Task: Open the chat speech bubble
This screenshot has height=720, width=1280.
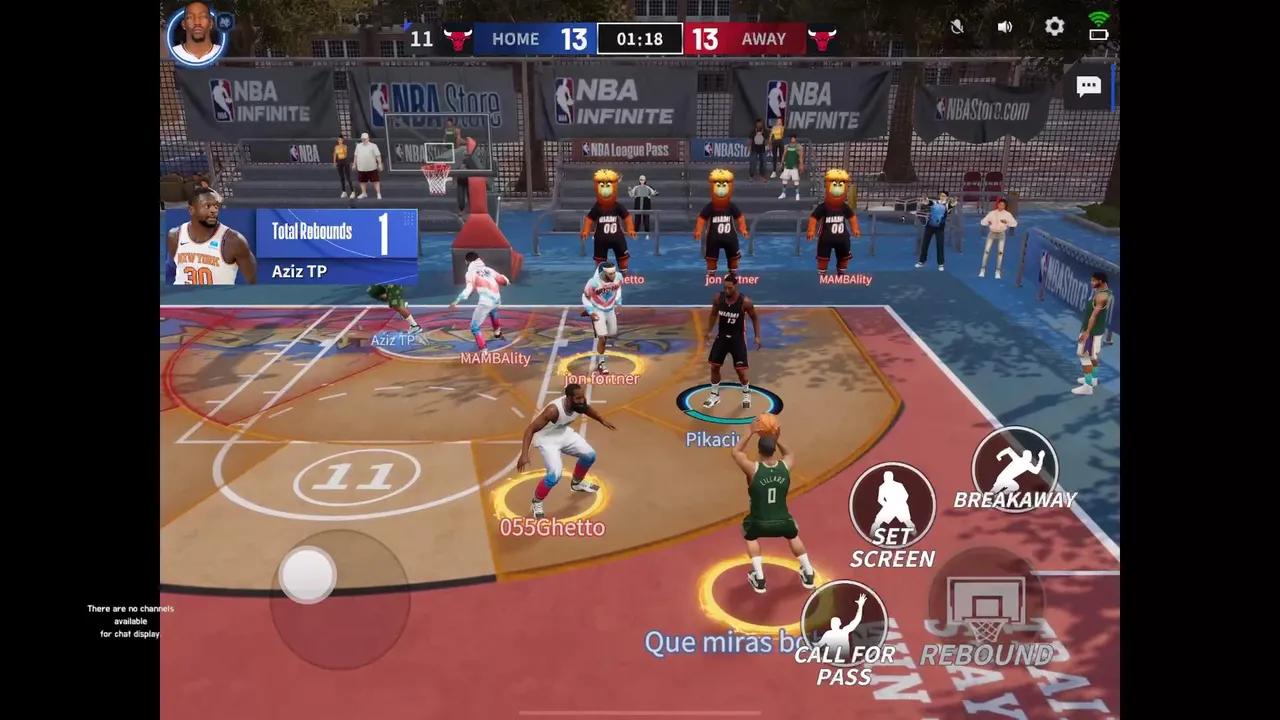Action: 1088,86
